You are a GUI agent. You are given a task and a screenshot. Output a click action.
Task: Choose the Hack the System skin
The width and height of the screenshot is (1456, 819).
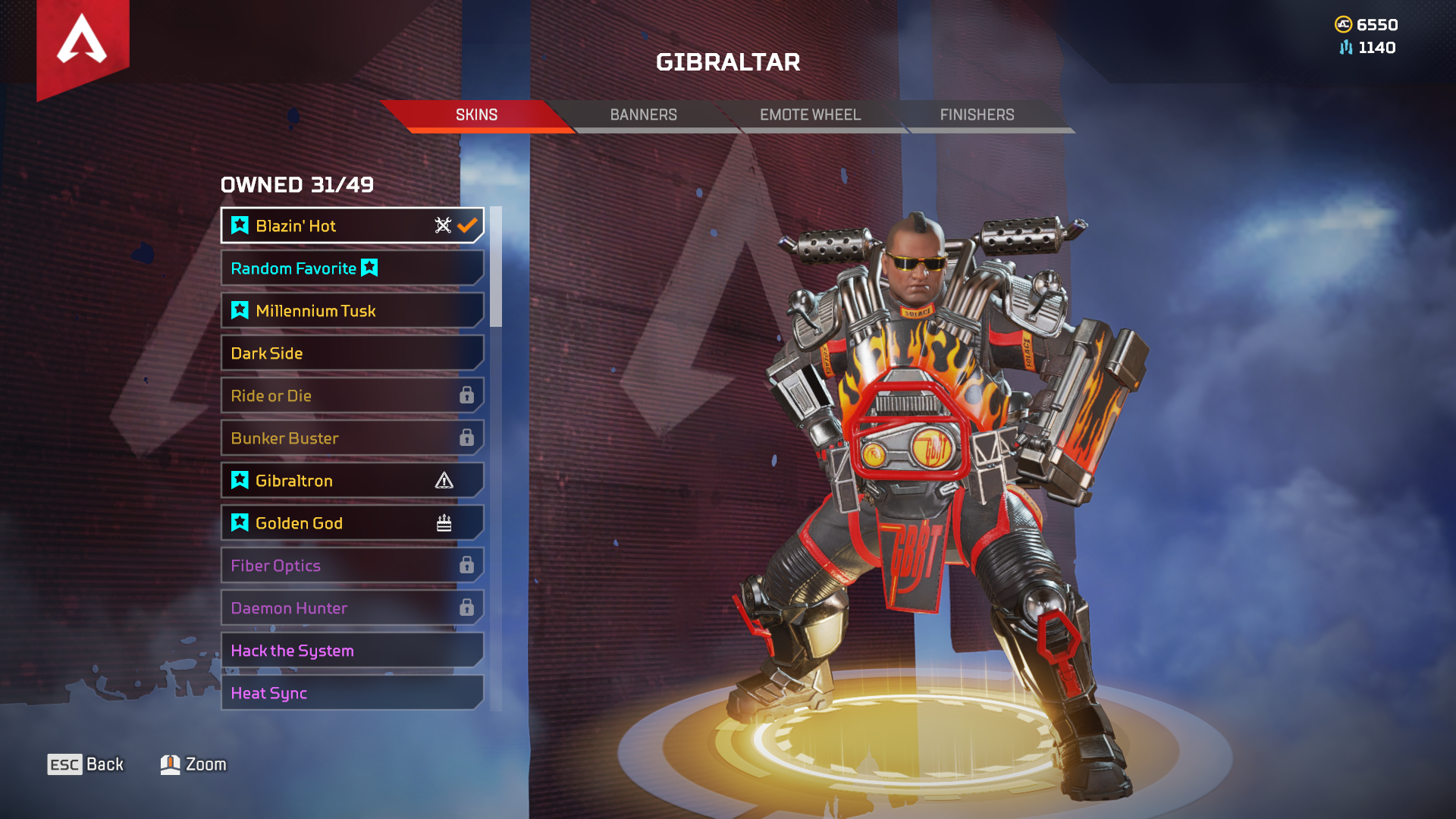tap(352, 651)
